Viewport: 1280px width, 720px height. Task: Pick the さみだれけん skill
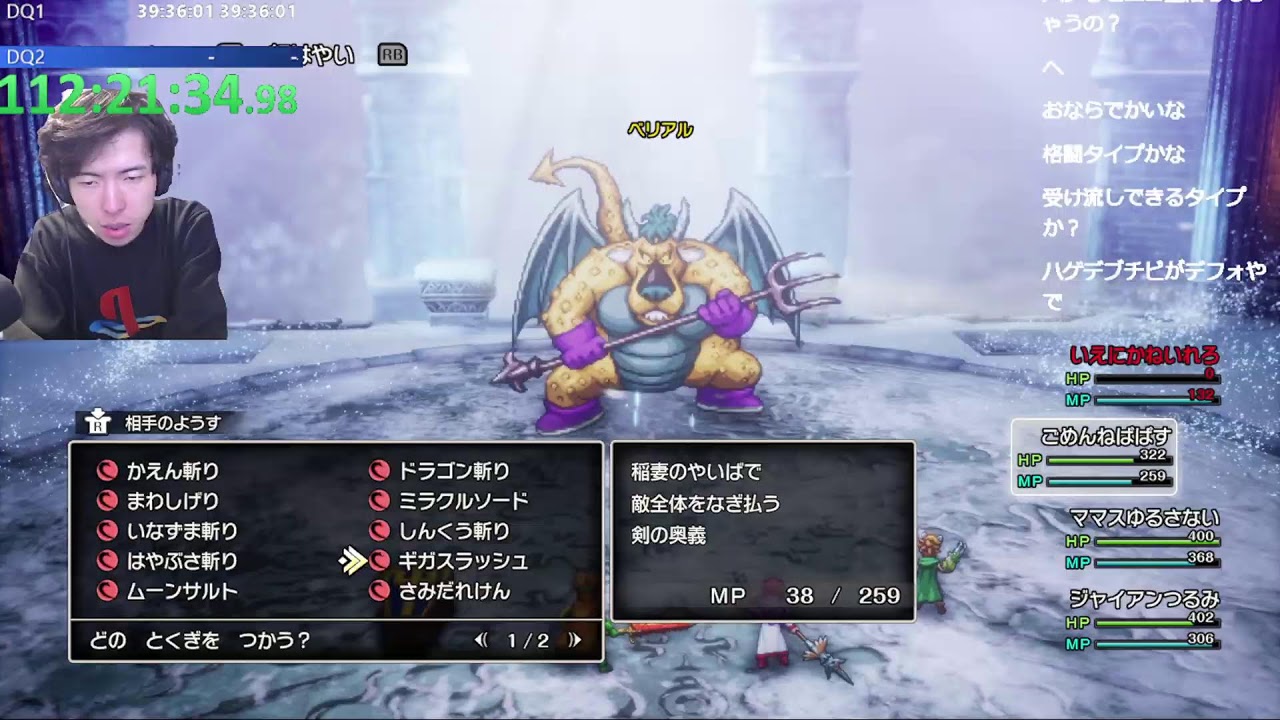pyautogui.click(x=453, y=591)
